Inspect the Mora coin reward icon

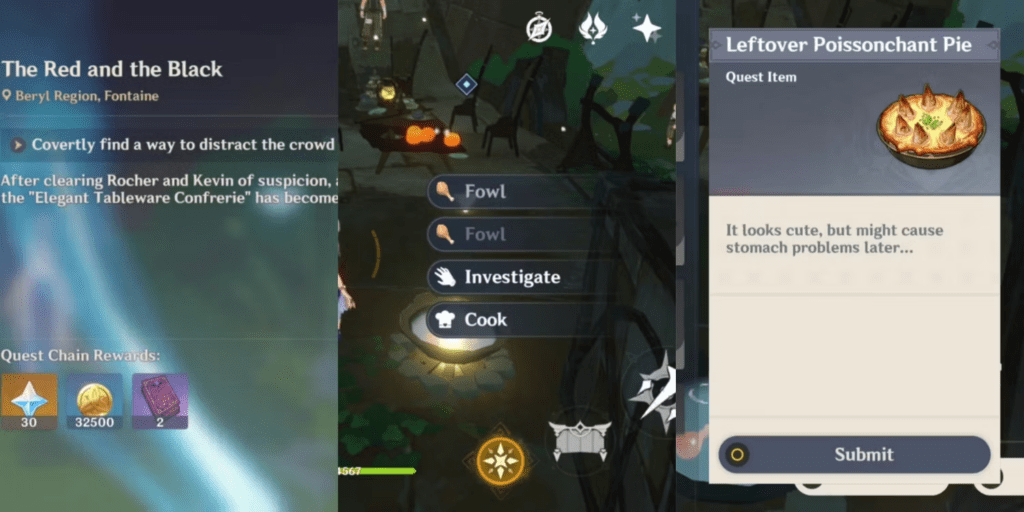[95, 399]
